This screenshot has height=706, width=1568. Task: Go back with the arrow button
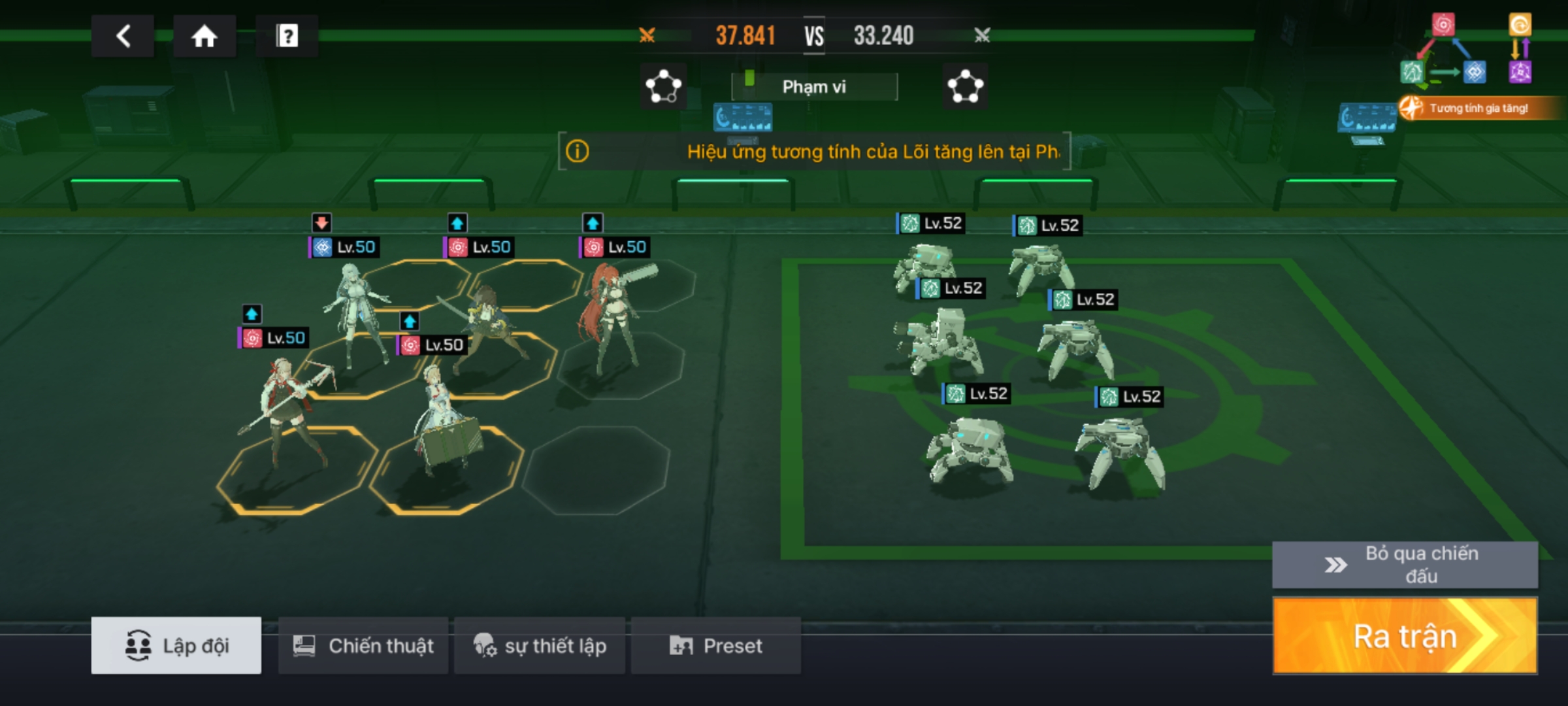coord(123,36)
